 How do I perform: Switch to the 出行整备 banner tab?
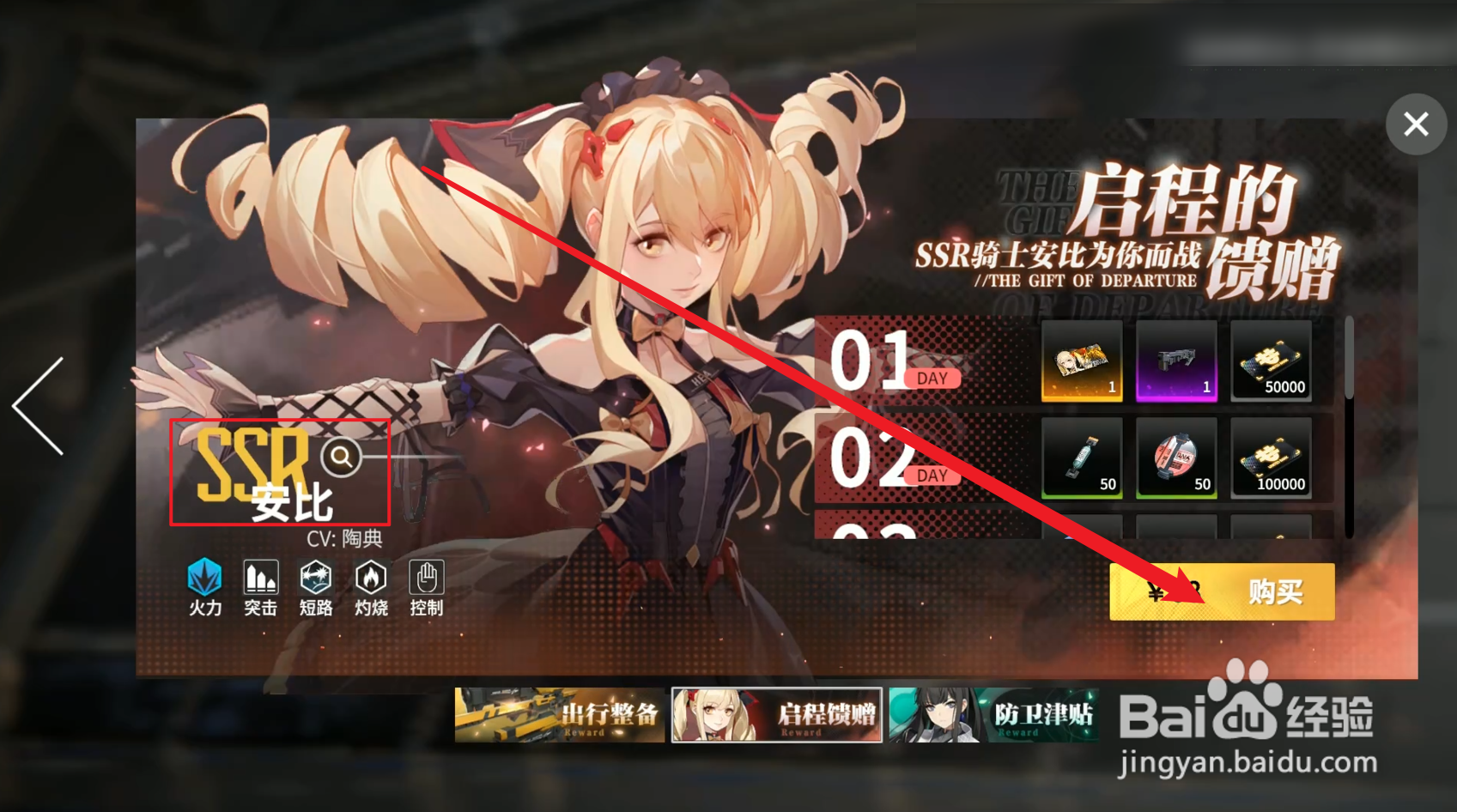point(559,715)
